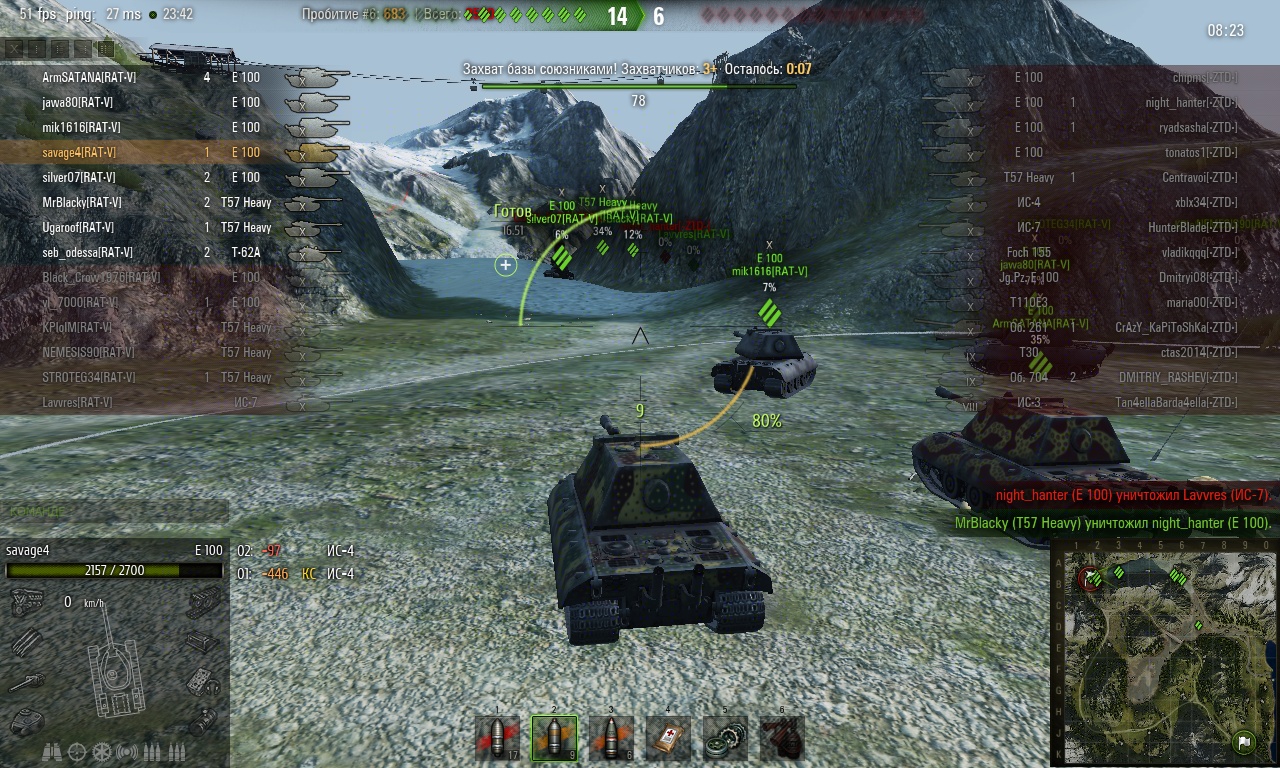
Task: Click the engine module icon in damage panel
Action: (25, 602)
